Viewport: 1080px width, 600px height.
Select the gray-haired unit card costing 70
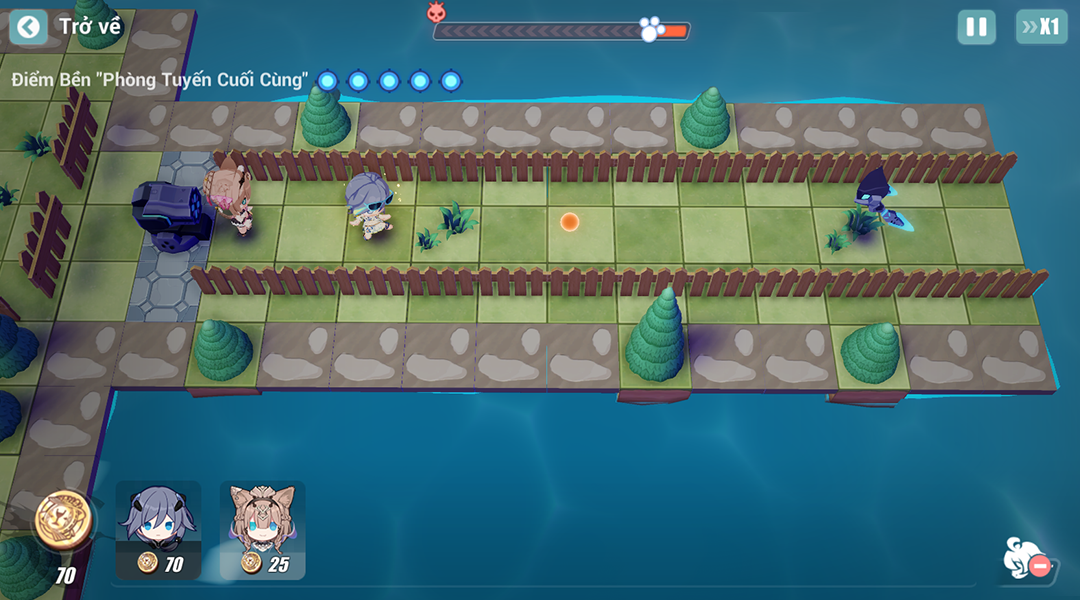pos(158,529)
